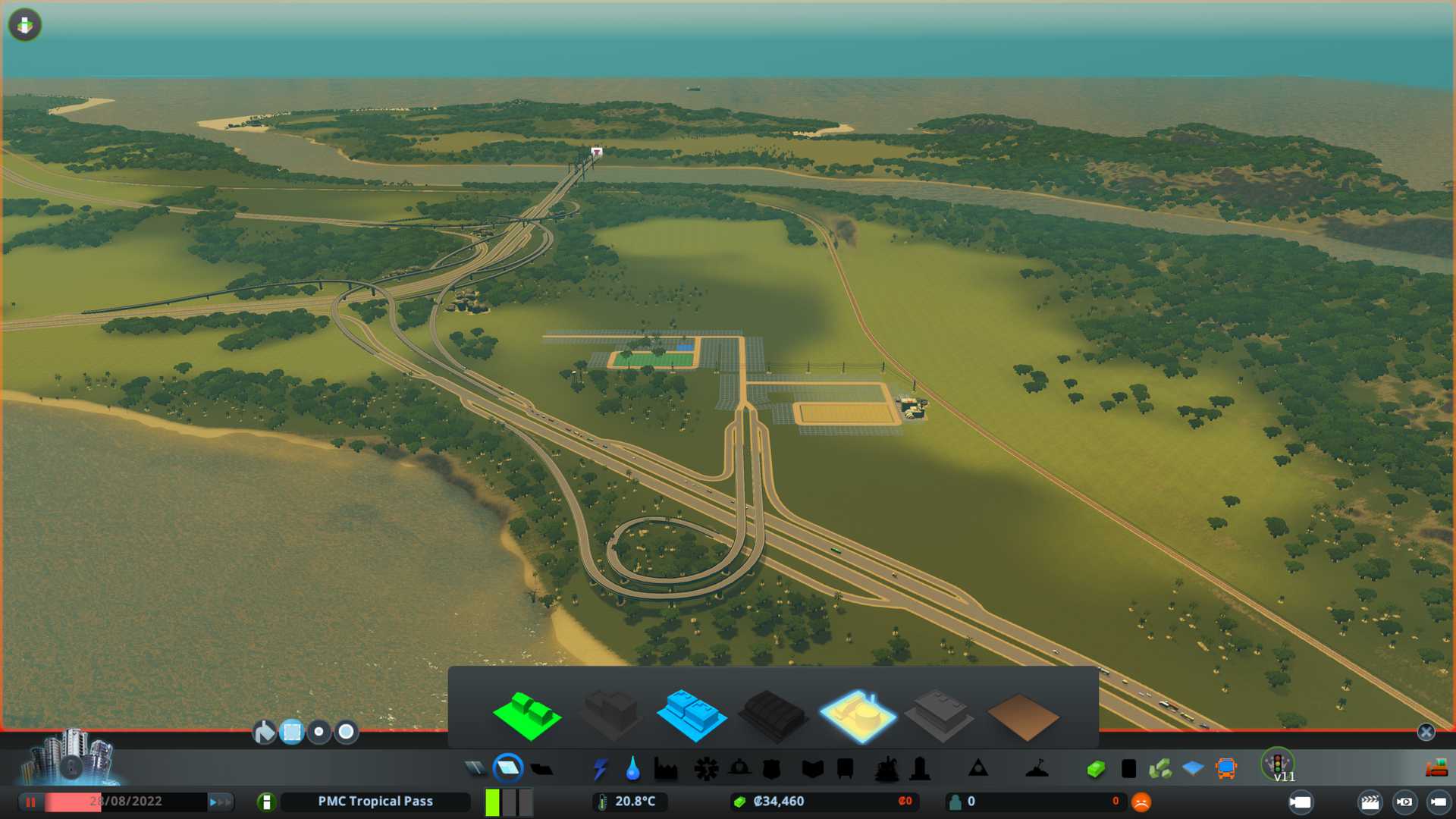The width and height of the screenshot is (1456, 819).
Task: Choose the blue low density commercial zone
Action: click(691, 716)
